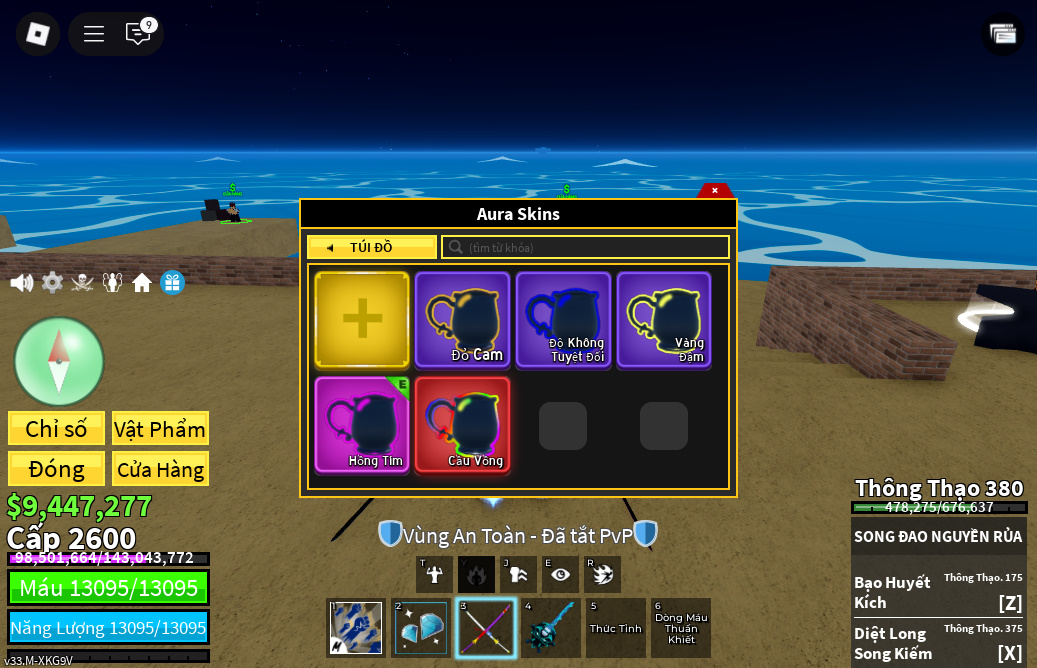Select the Thức Tỉnh hotbar slot
1037x668 pixels.
pos(616,628)
